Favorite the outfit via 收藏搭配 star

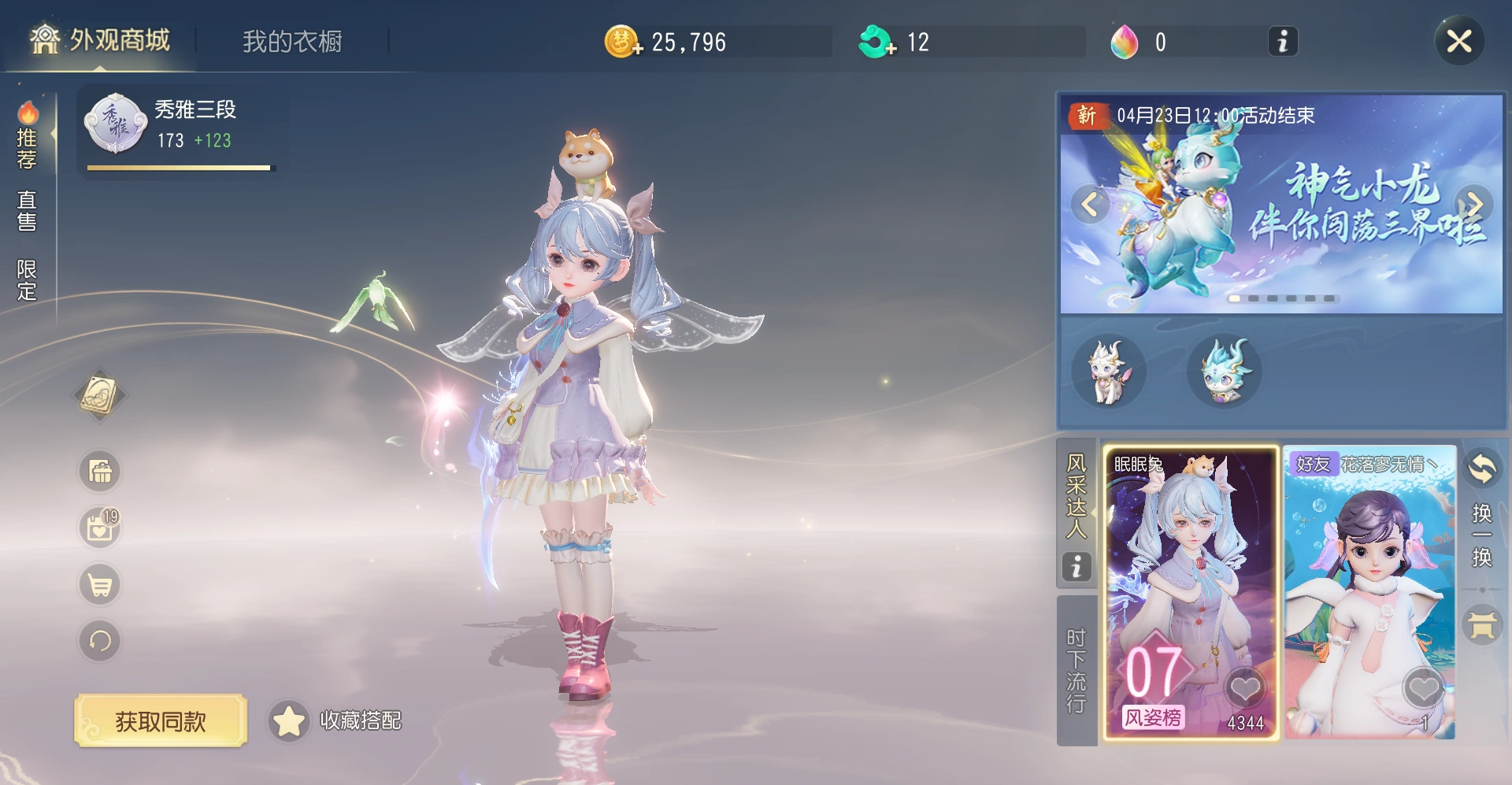pos(289,720)
